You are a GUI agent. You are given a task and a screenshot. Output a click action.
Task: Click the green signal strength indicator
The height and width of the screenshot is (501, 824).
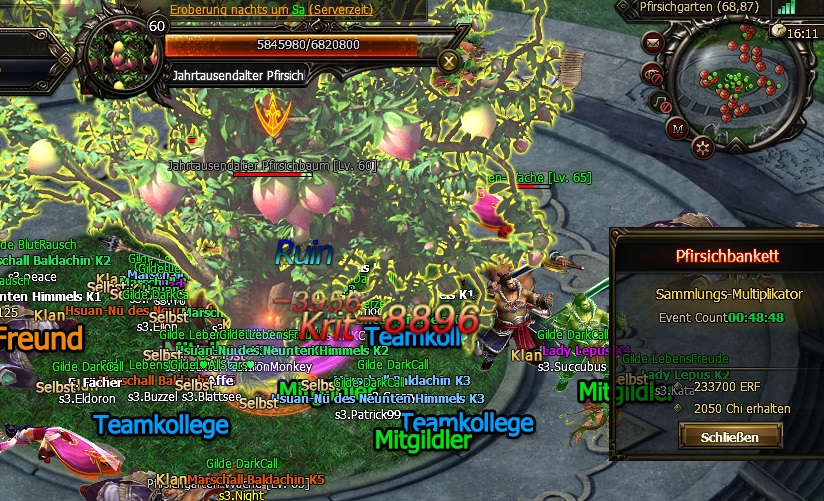(x=785, y=8)
